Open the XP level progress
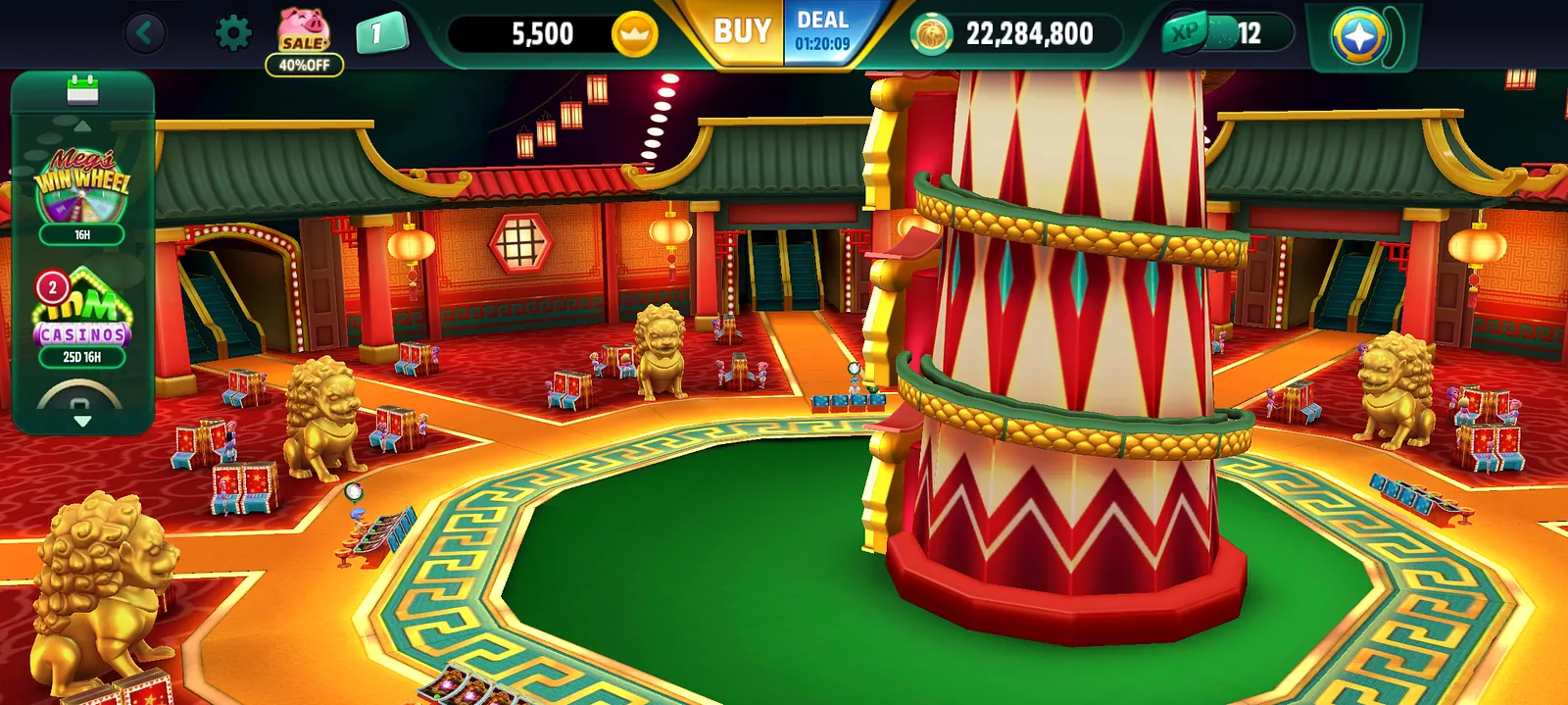Screen dimensions: 1568x705 [x=1225, y=34]
